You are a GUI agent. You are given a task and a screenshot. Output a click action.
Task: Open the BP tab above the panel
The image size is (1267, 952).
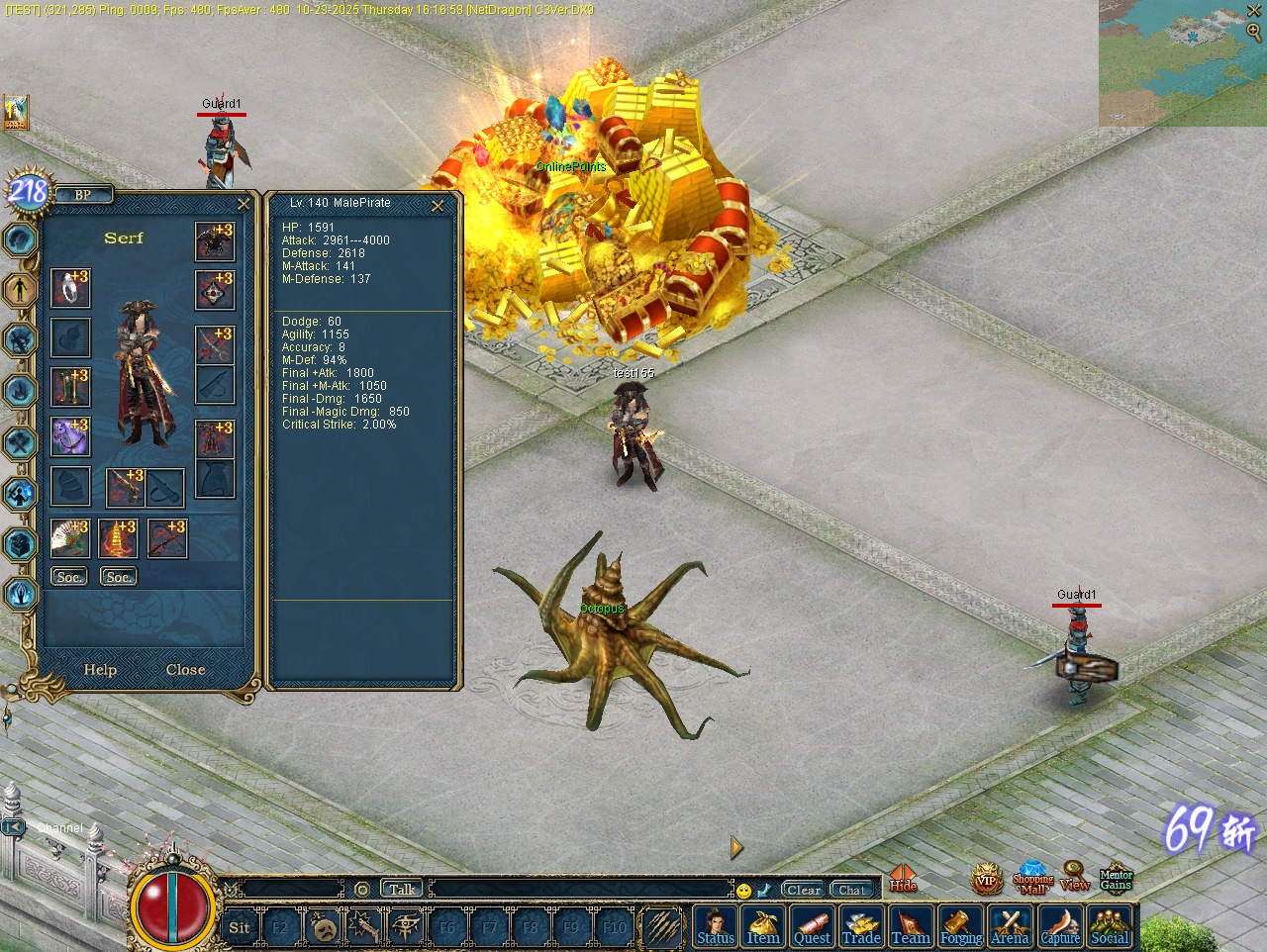pos(83,195)
